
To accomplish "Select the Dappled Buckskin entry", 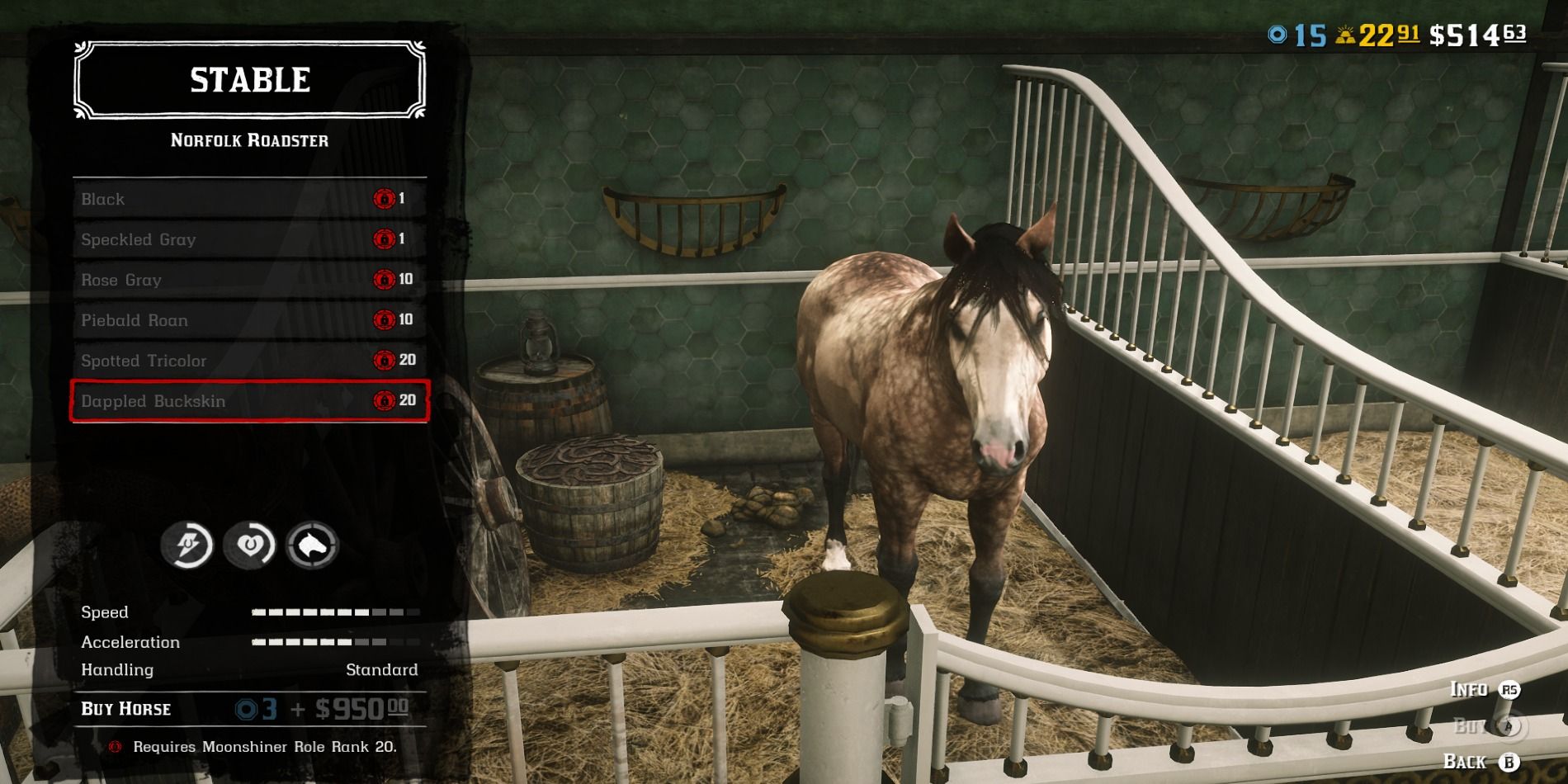I will click(248, 401).
